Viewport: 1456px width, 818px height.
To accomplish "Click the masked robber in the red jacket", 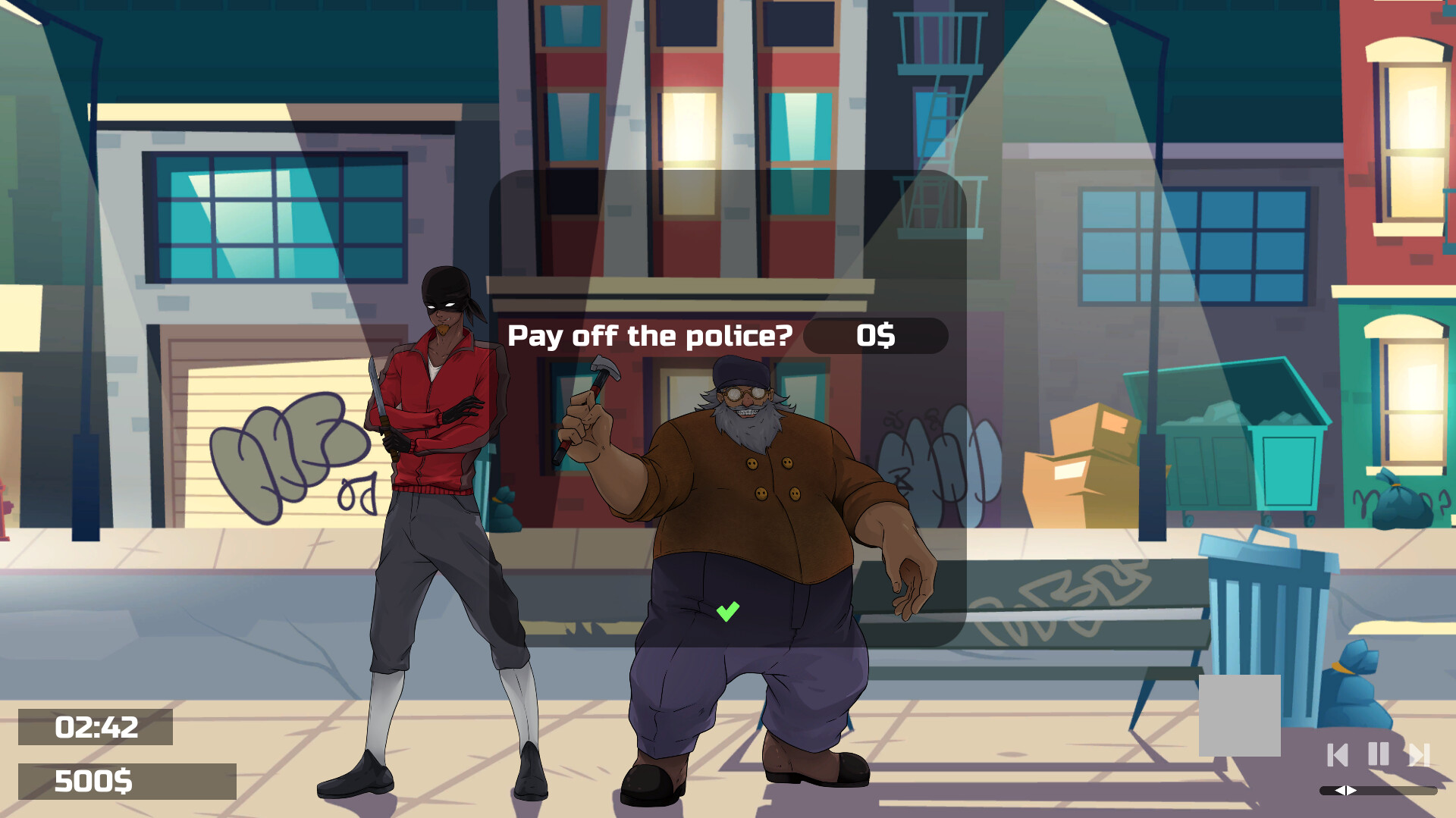I will (x=432, y=455).
